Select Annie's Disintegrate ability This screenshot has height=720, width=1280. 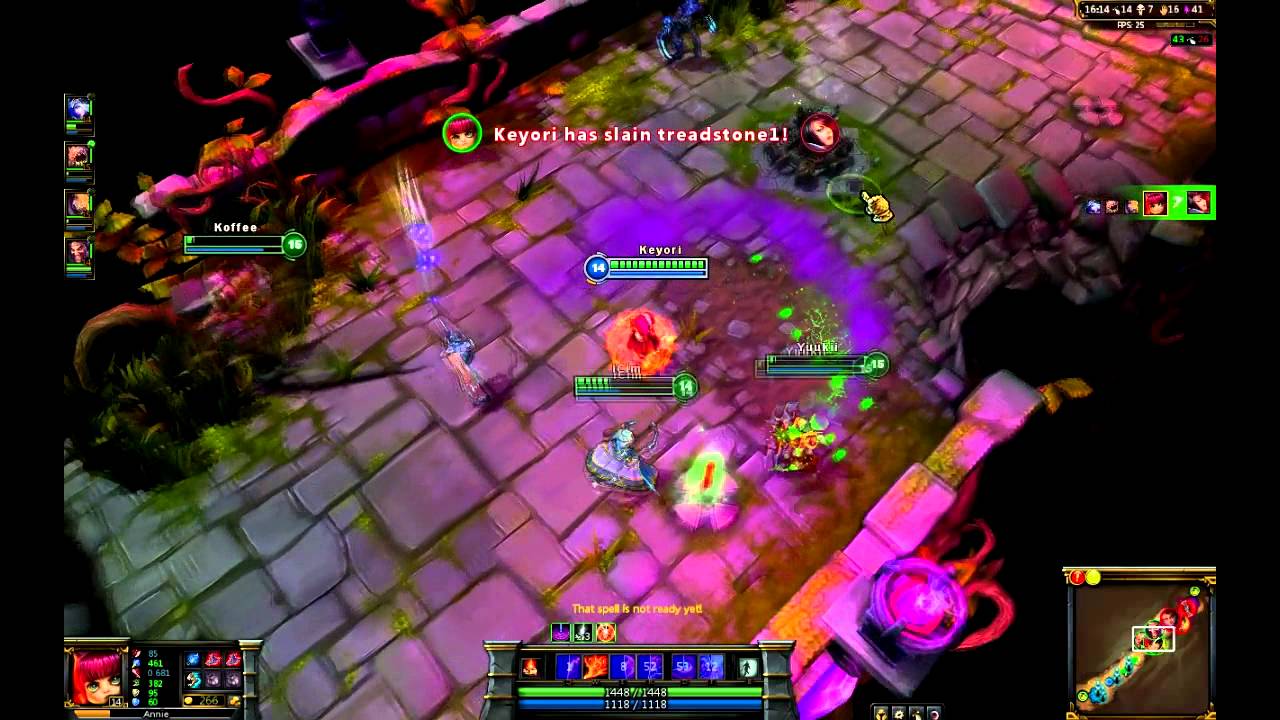pyautogui.click(x=569, y=666)
